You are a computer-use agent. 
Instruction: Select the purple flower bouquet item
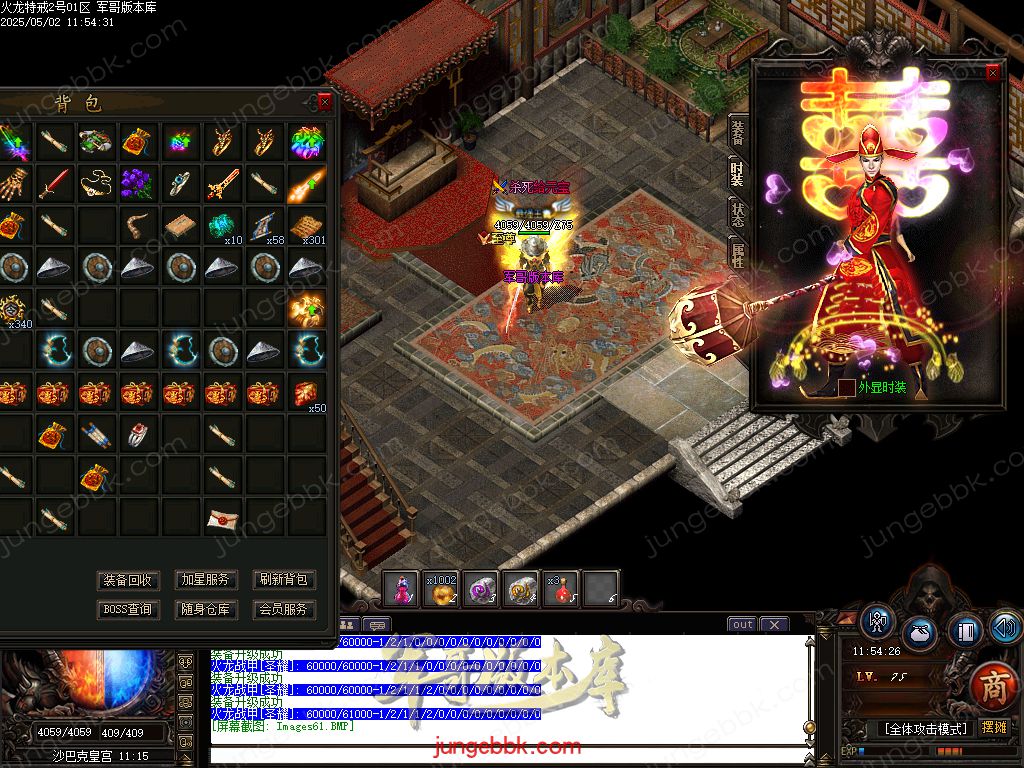click(137, 183)
